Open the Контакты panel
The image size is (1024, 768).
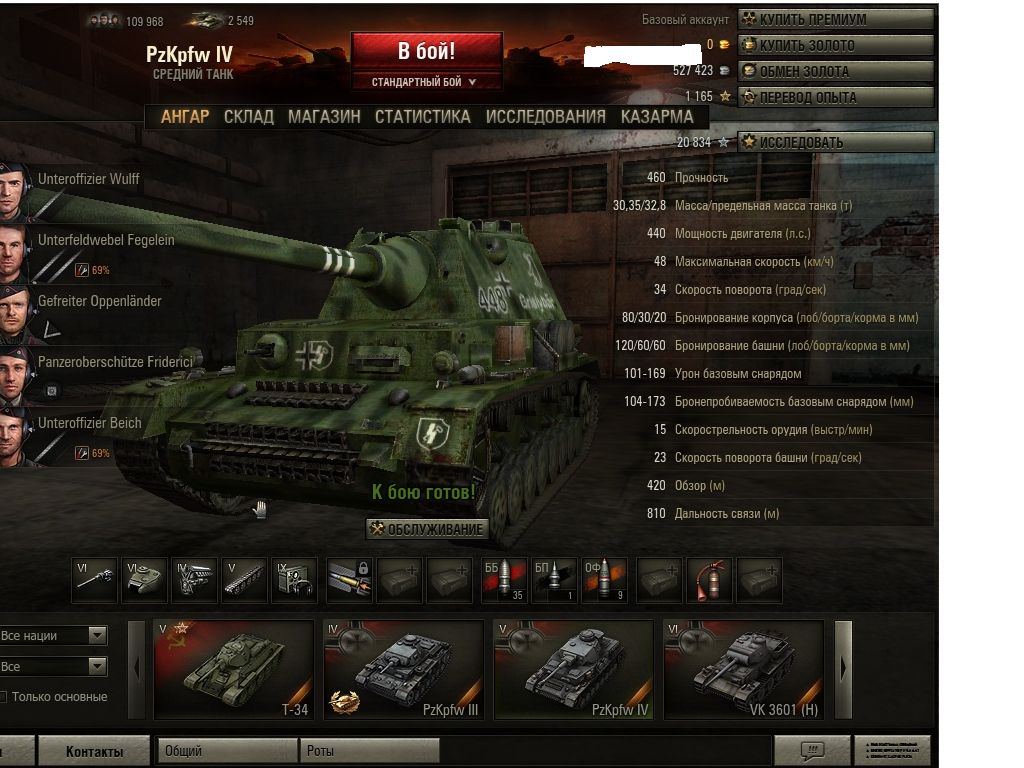click(x=94, y=752)
